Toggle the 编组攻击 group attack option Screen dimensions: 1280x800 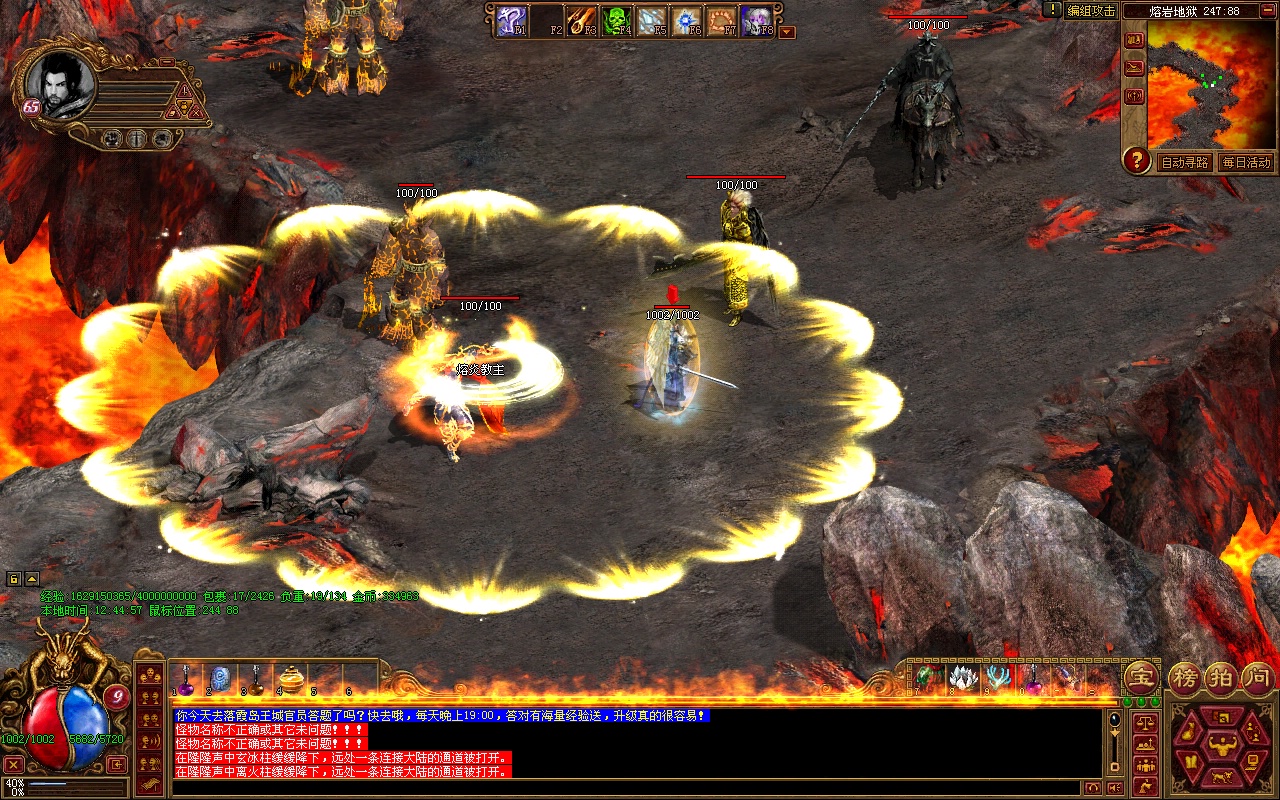(1090, 10)
